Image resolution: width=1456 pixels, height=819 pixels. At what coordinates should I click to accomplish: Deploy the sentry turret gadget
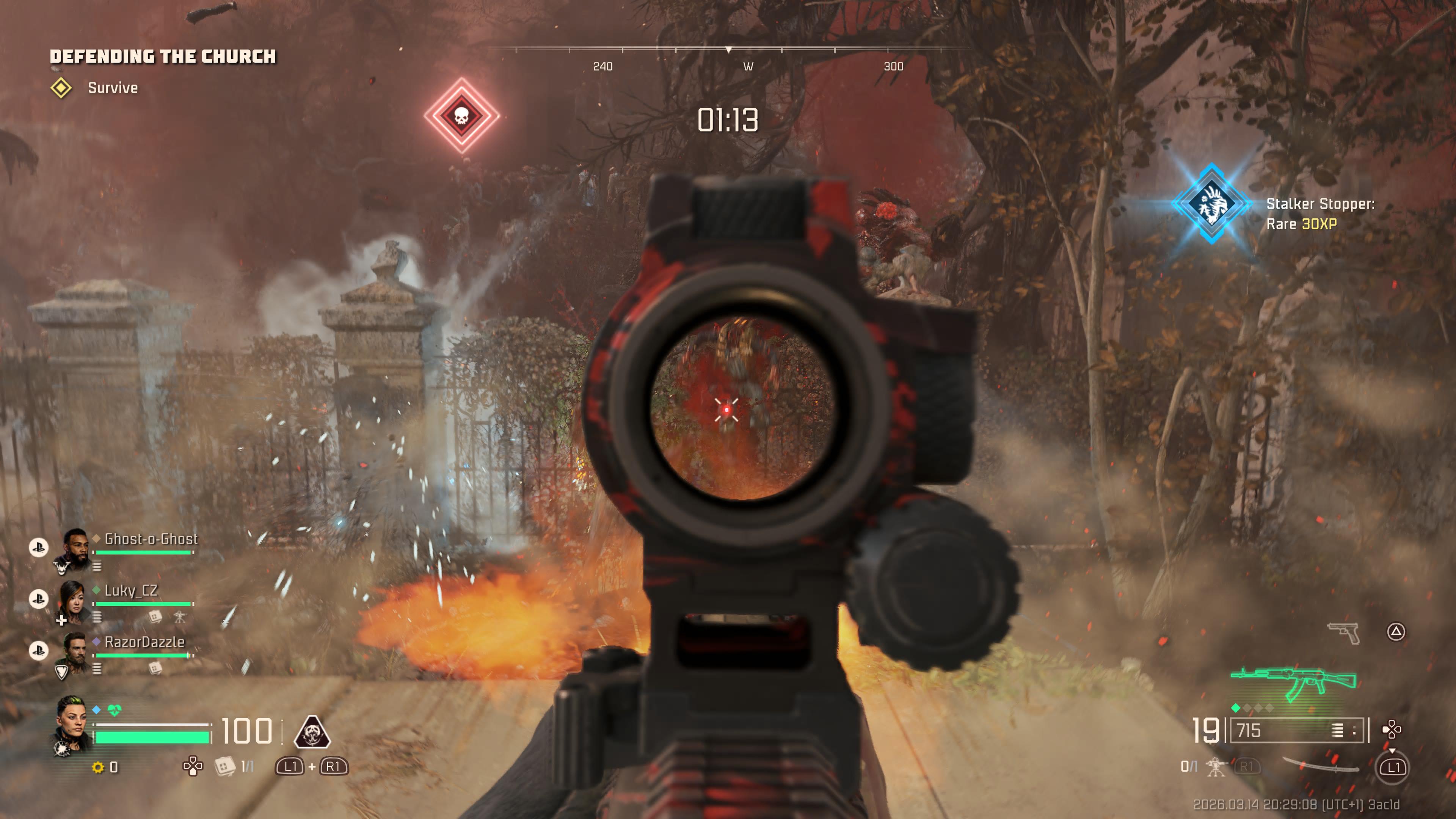(x=1215, y=767)
